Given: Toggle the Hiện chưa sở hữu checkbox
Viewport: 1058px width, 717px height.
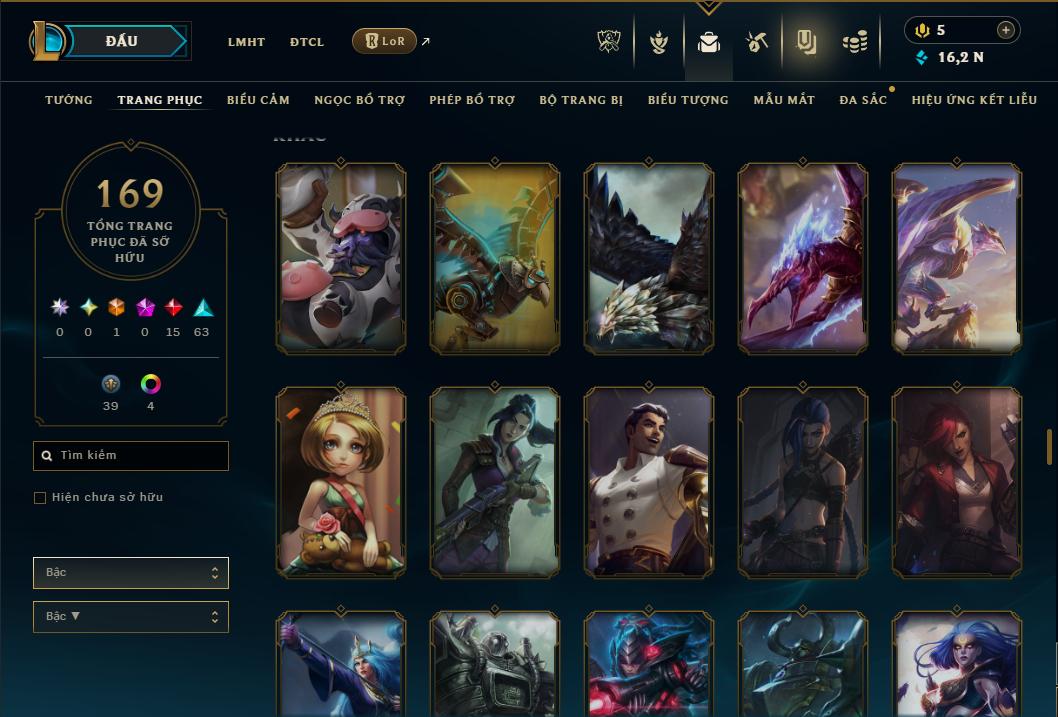Looking at the screenshot, I should point(40,498).
